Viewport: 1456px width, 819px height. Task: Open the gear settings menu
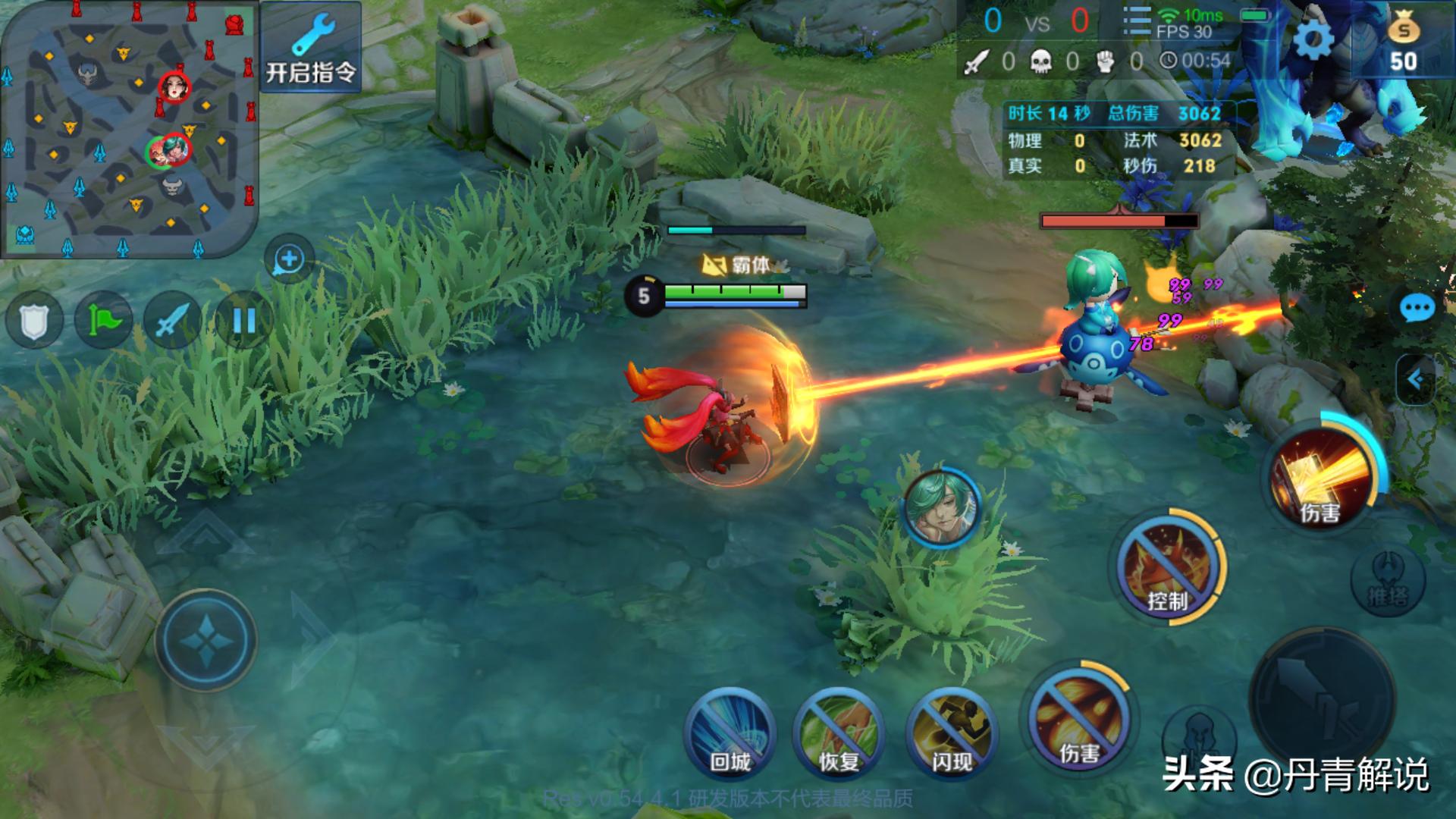point(1313,39)
